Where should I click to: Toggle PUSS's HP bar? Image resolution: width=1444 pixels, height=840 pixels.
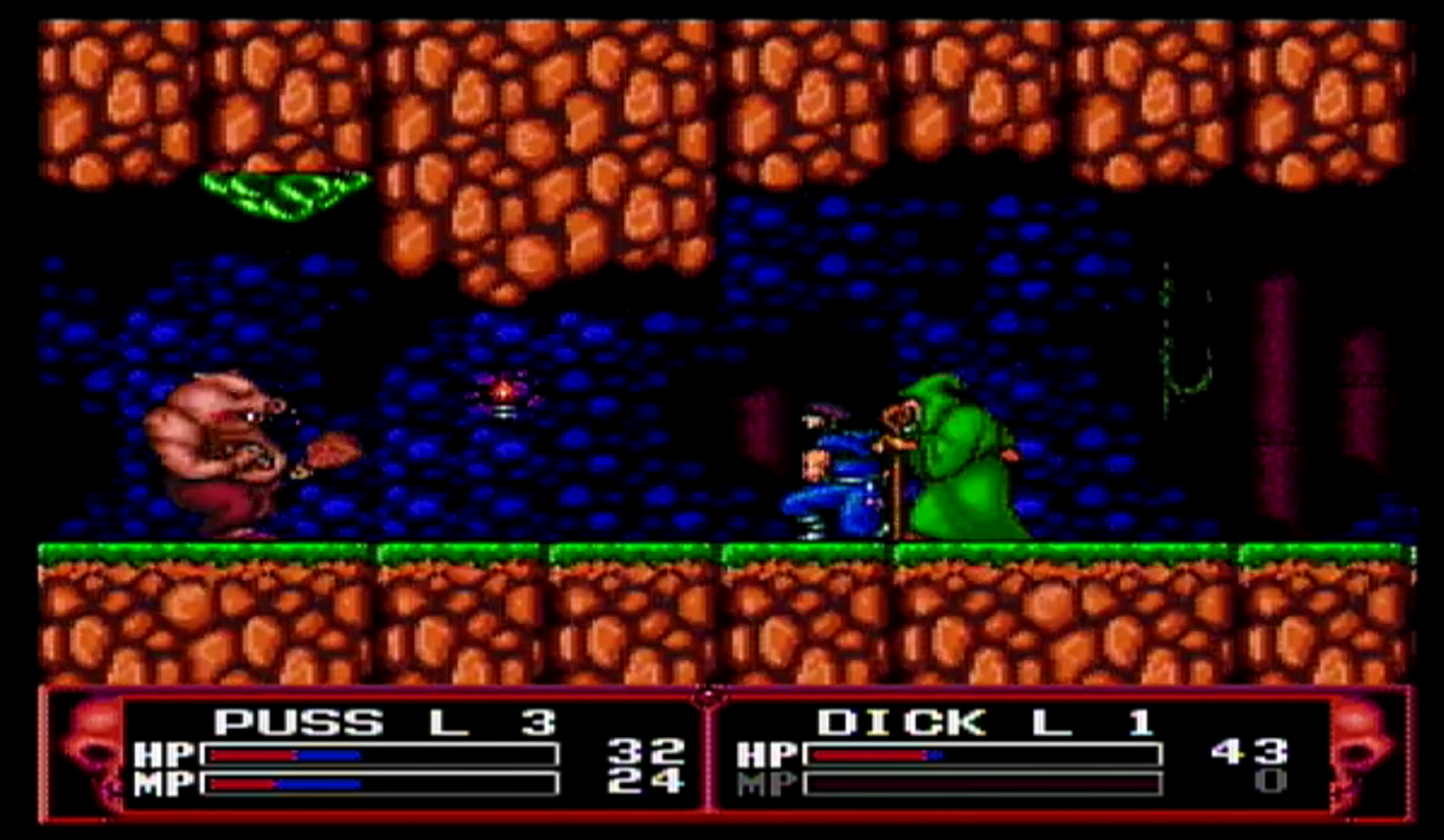click(x=381, y=756)
